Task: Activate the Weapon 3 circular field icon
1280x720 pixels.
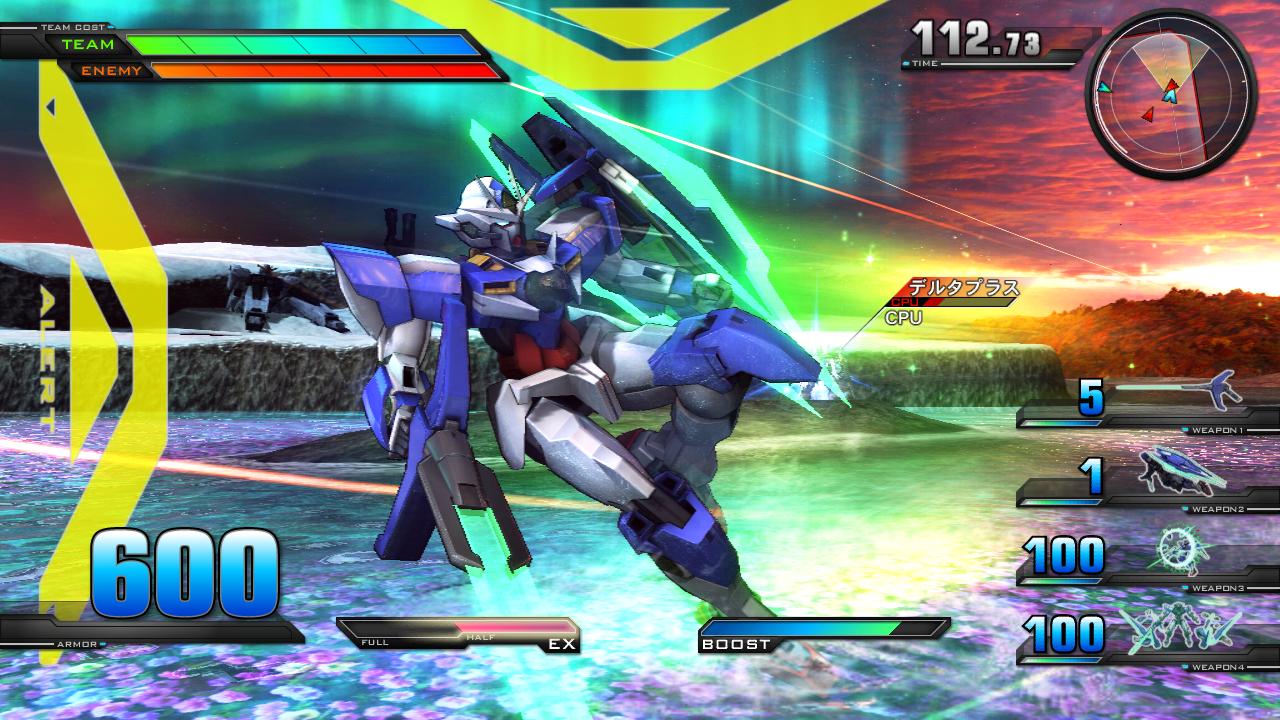Action: pyautogui.click(x=1183, y=550)
